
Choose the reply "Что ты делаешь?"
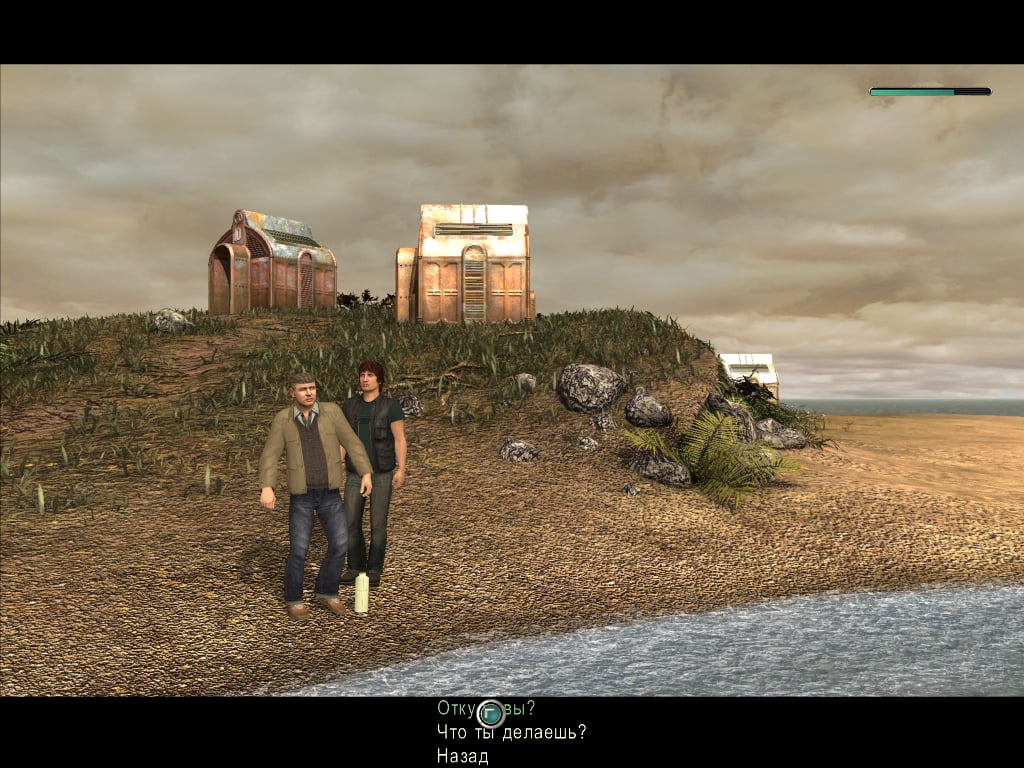point(511,732)
